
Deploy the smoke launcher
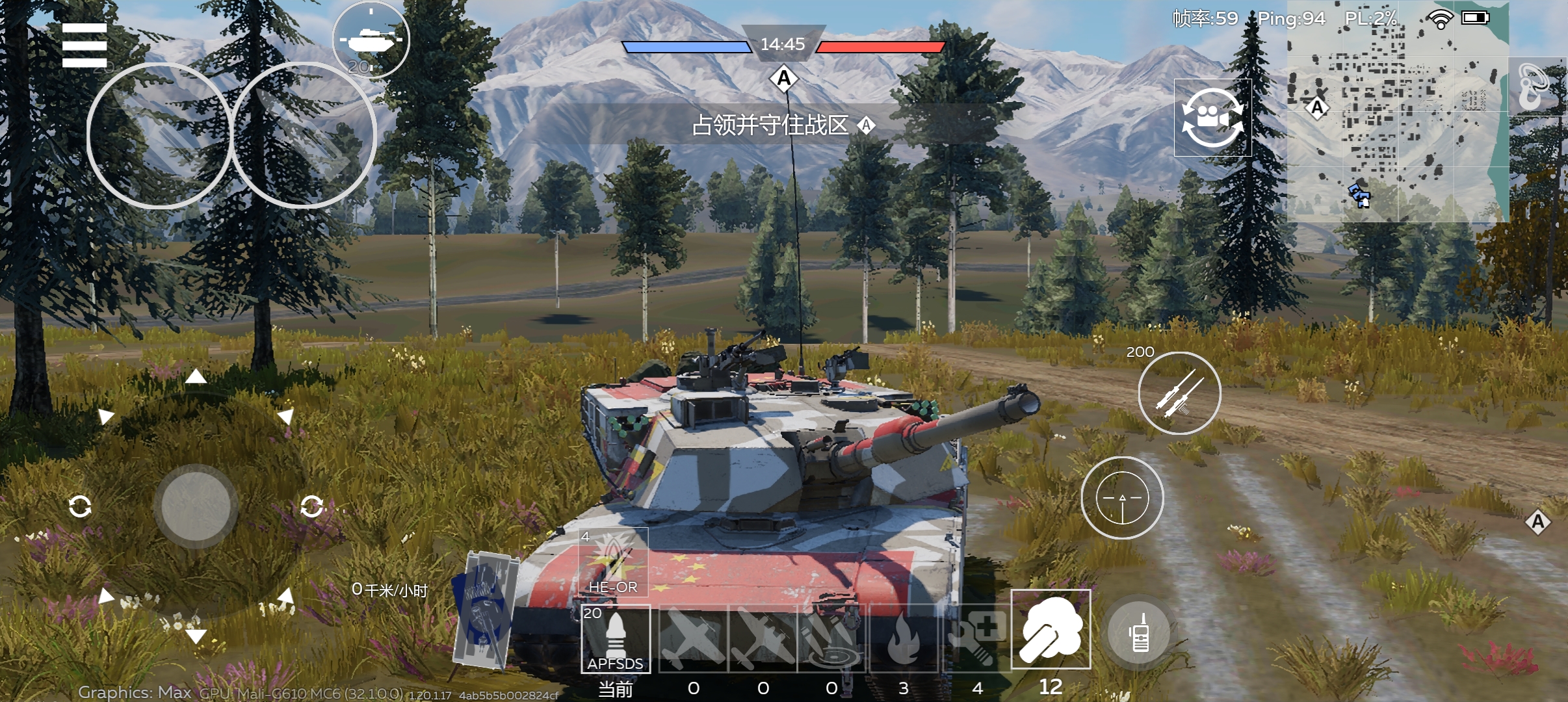click(x=1051, y=629)
